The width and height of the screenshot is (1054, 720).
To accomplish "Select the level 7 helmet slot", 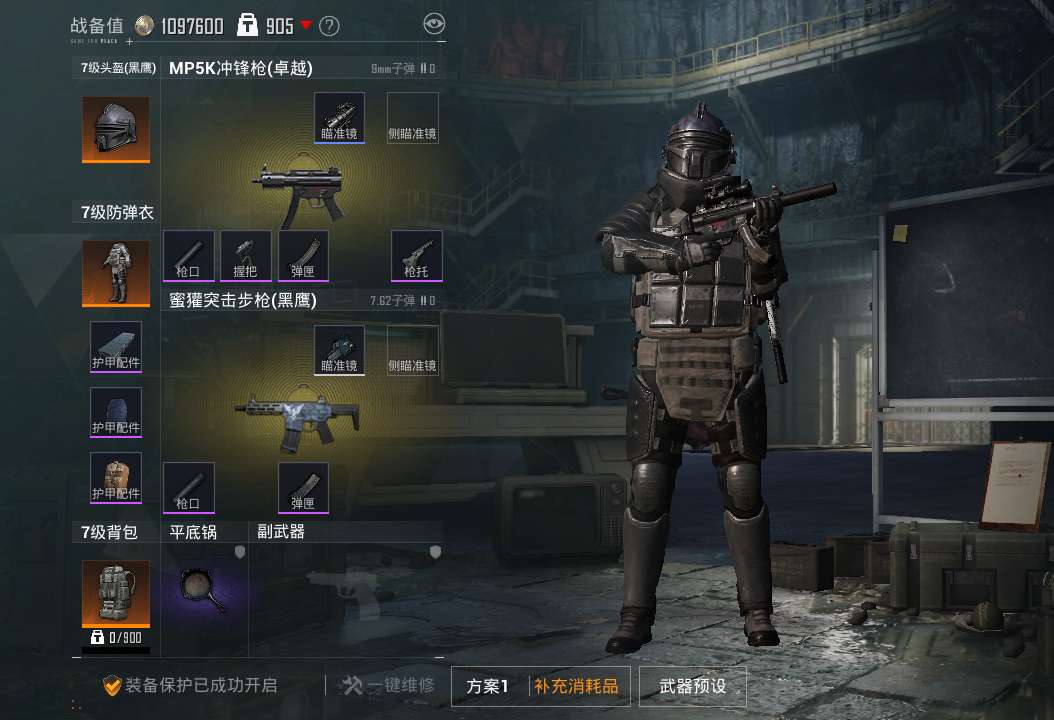I will tap(116, 129).
